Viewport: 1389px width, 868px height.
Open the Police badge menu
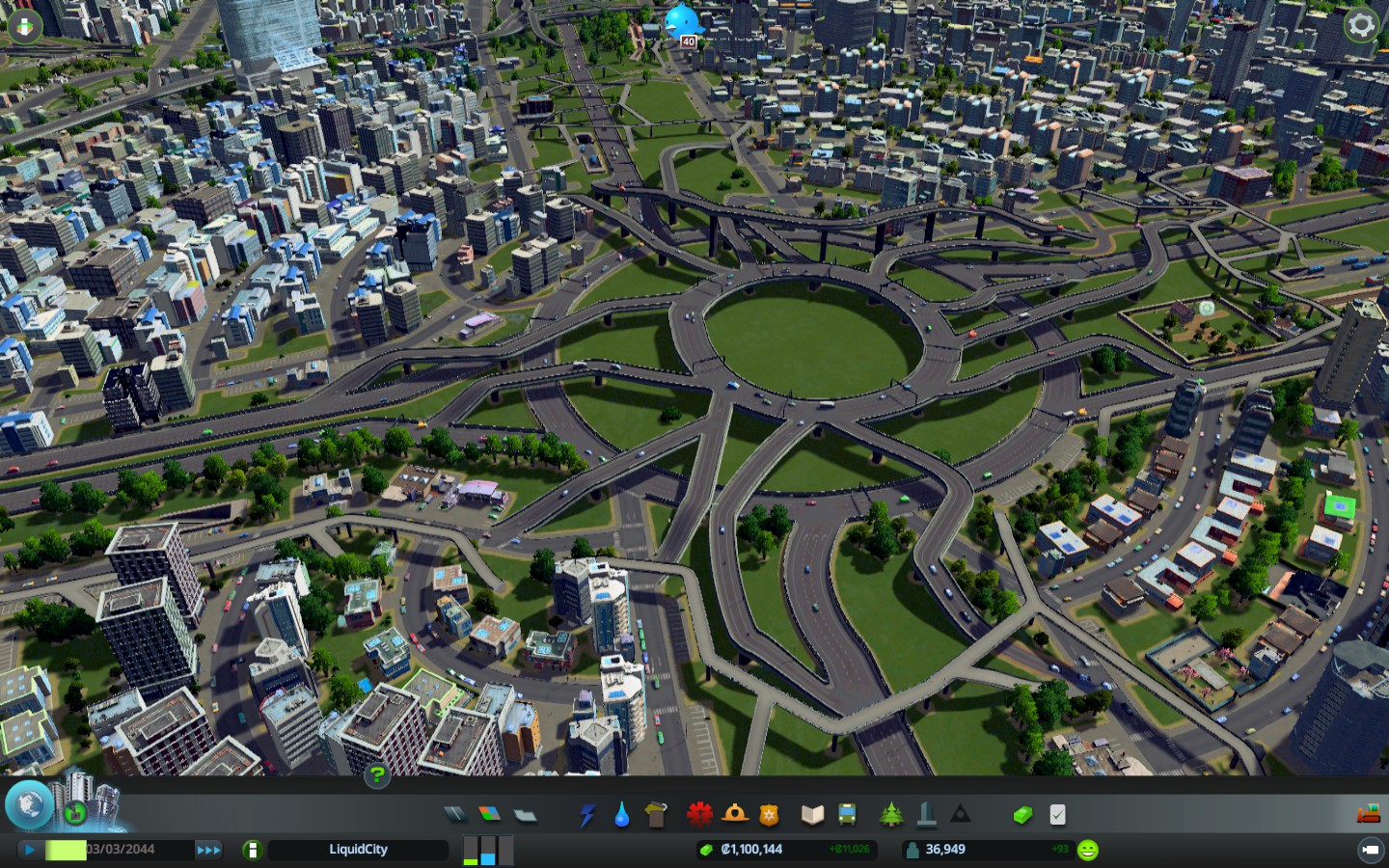click(769, 815)
